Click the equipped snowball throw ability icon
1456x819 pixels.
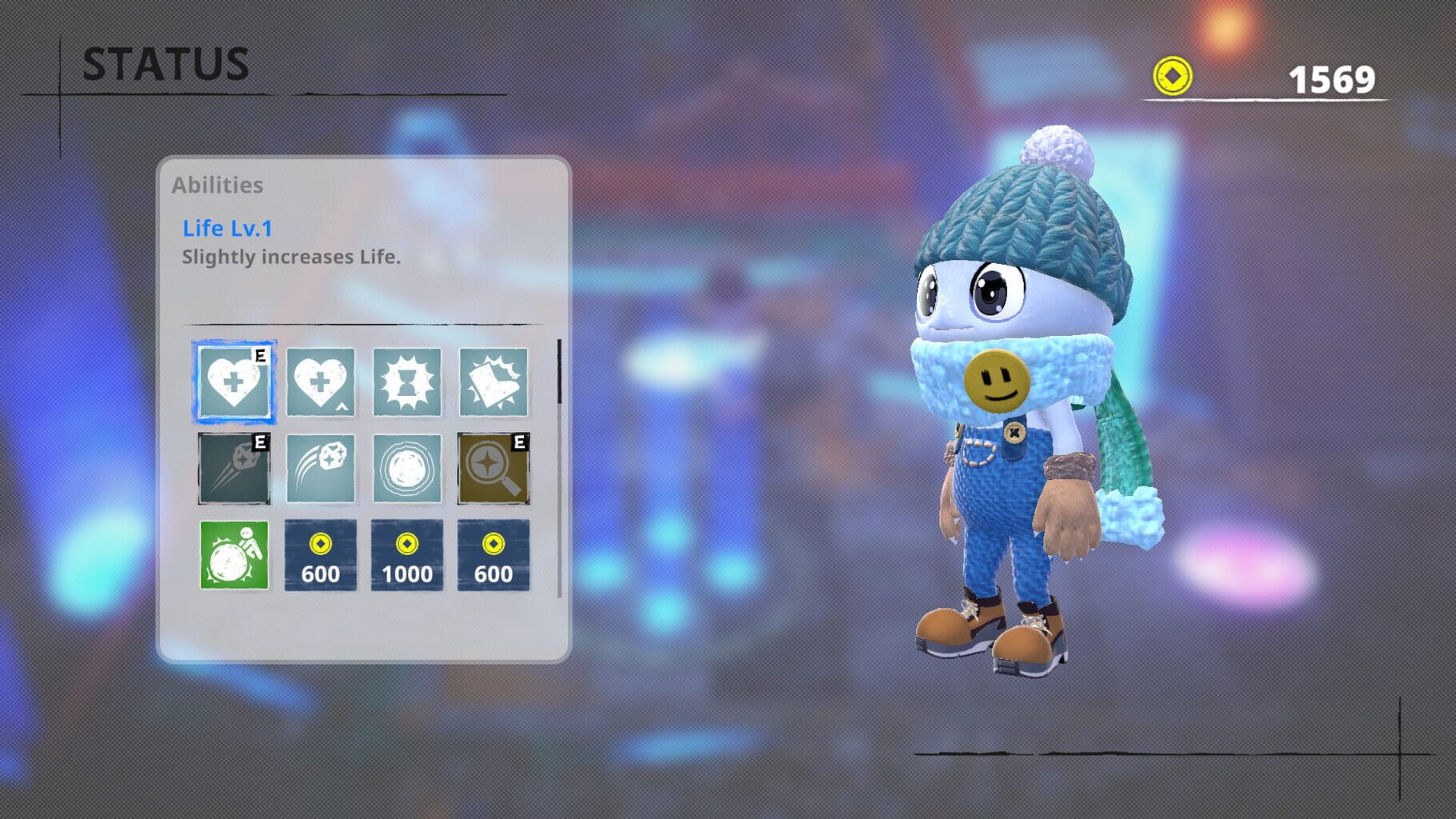234,468
